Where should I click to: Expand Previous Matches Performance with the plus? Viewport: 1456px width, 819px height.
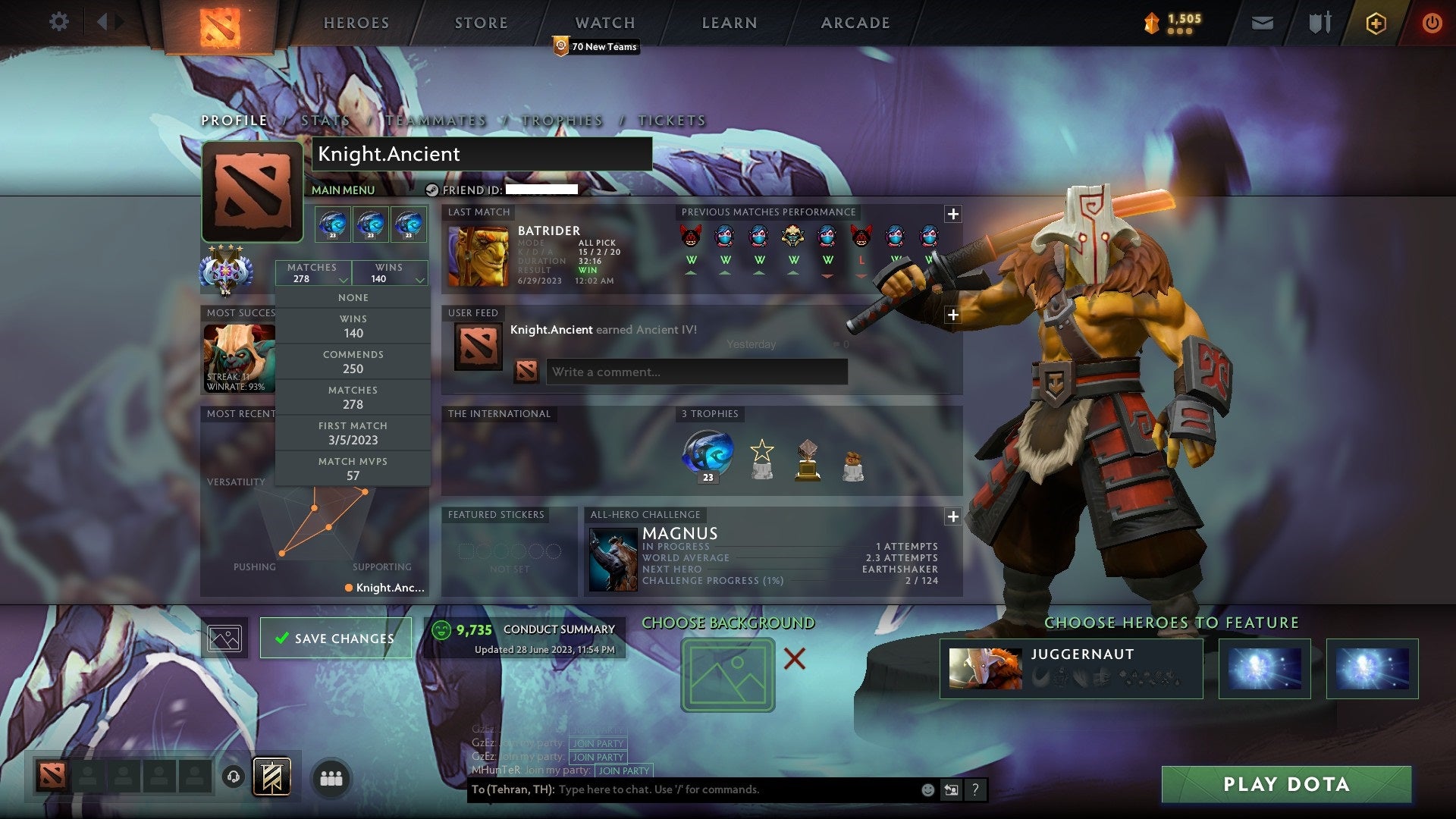[x=953, y=214]
